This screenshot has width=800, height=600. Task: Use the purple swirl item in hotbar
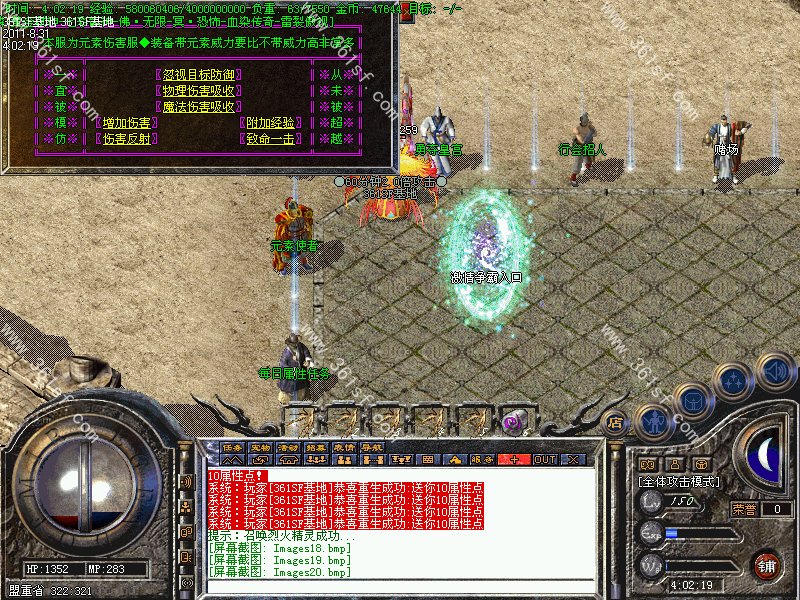513,420
